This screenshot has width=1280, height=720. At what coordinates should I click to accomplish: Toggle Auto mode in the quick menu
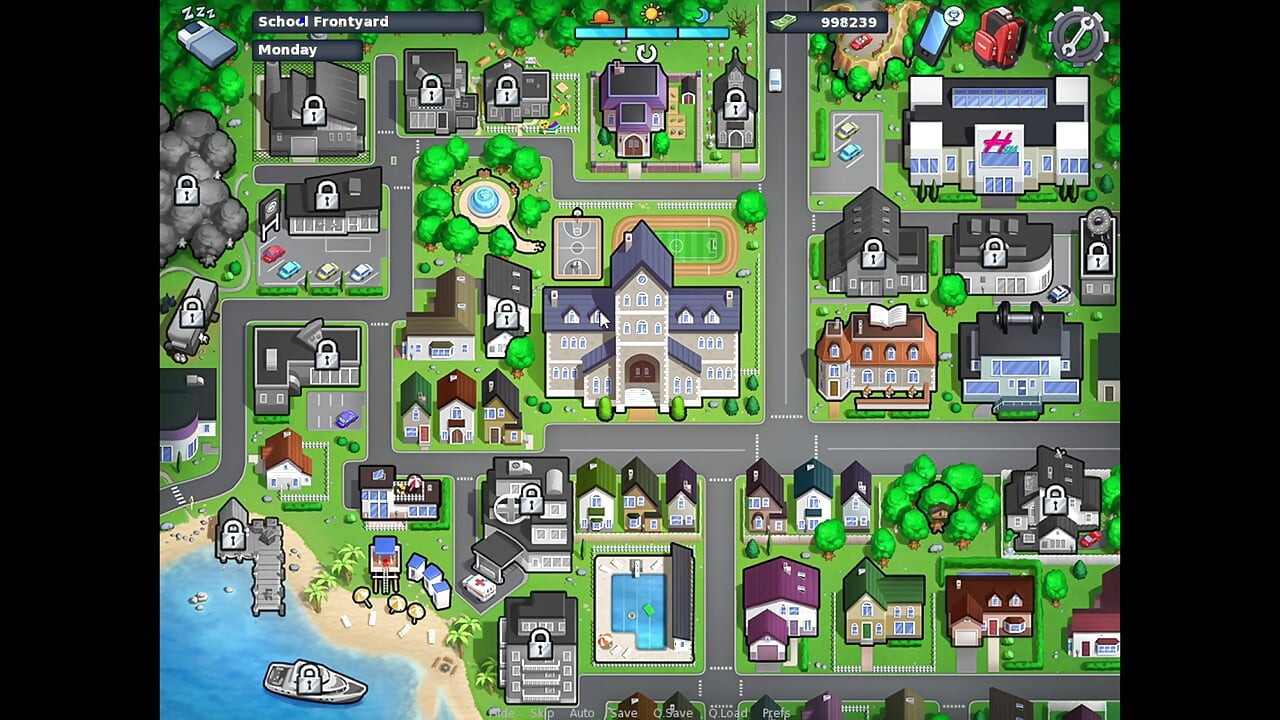pos(582,712)
